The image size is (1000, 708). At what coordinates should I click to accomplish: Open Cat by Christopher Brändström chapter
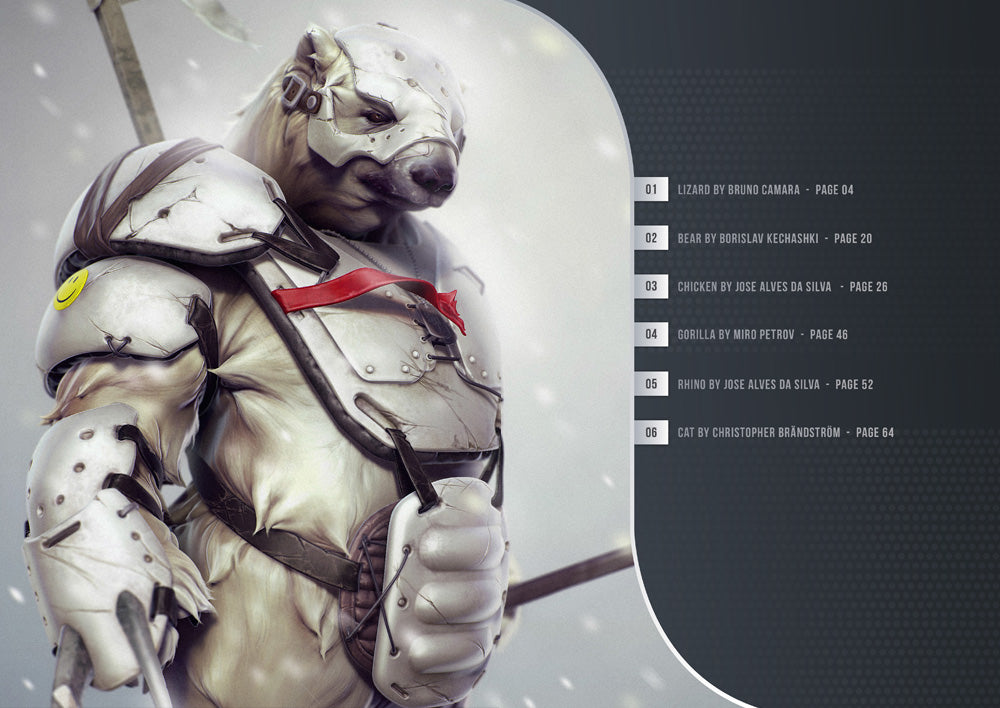tap(785, 433)
